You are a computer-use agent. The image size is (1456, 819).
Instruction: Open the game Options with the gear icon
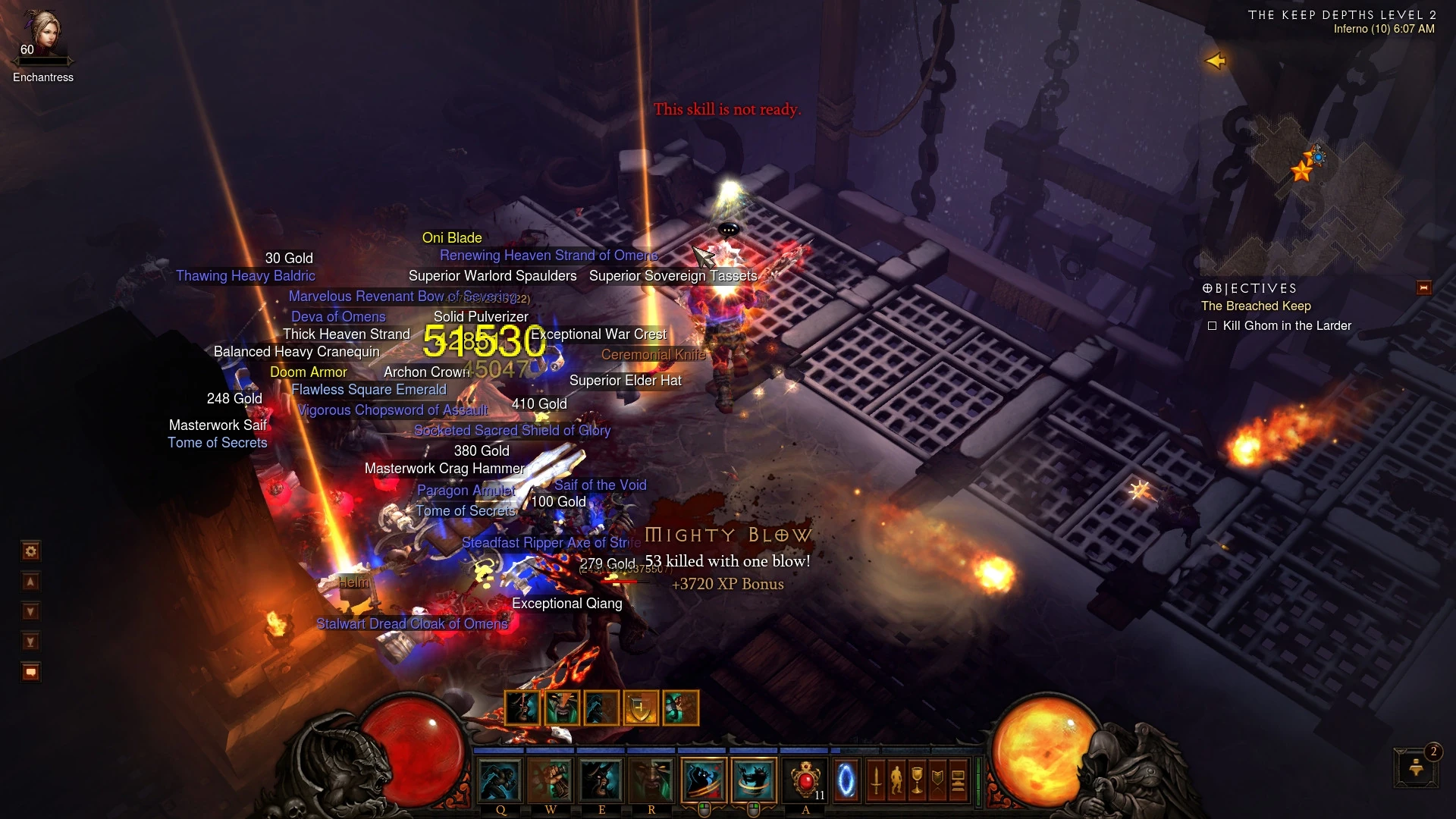[x=31, y=551]
